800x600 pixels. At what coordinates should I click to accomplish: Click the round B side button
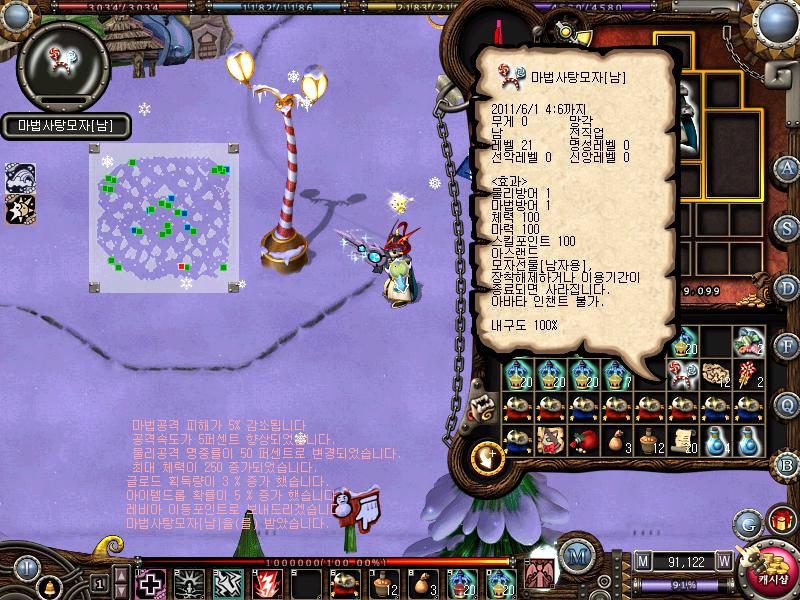coord(787,464)
